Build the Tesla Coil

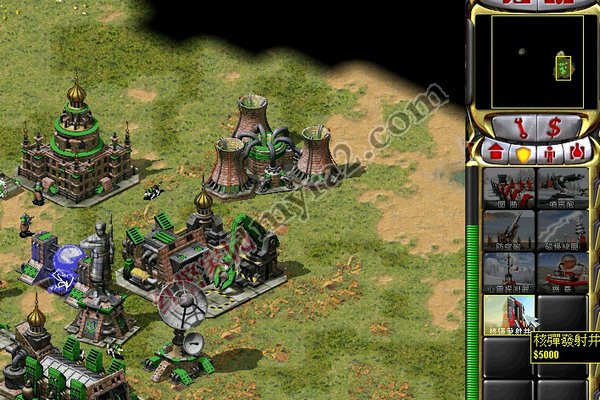coord(562,229)
